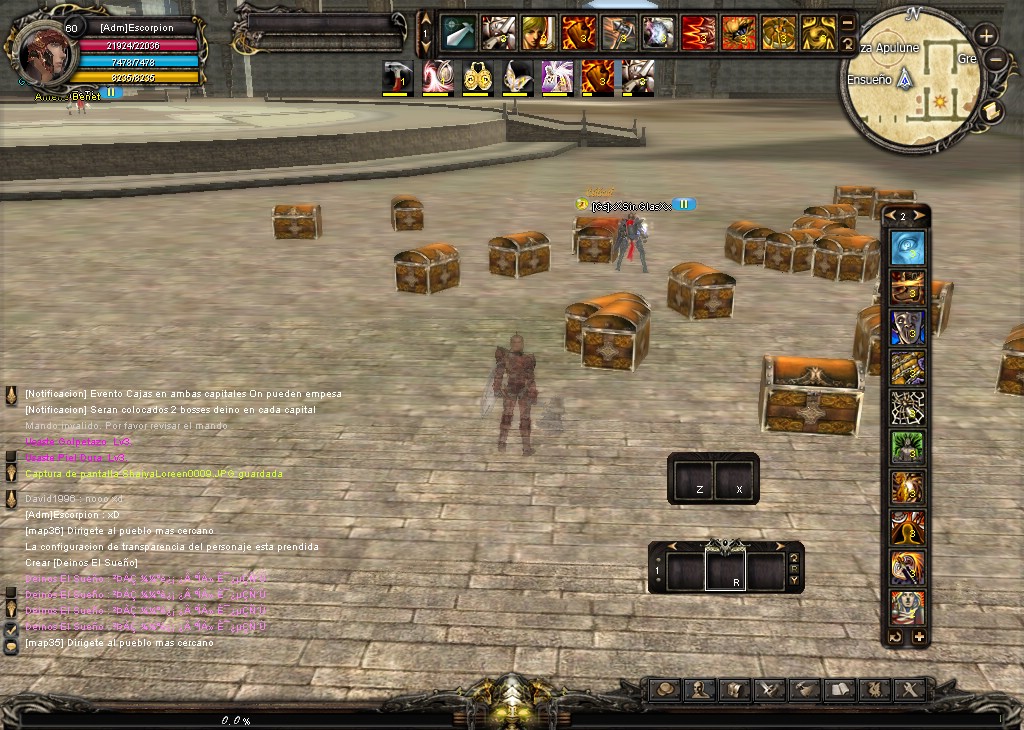Open the options wrench-and-tools button

tap(909, 689)
